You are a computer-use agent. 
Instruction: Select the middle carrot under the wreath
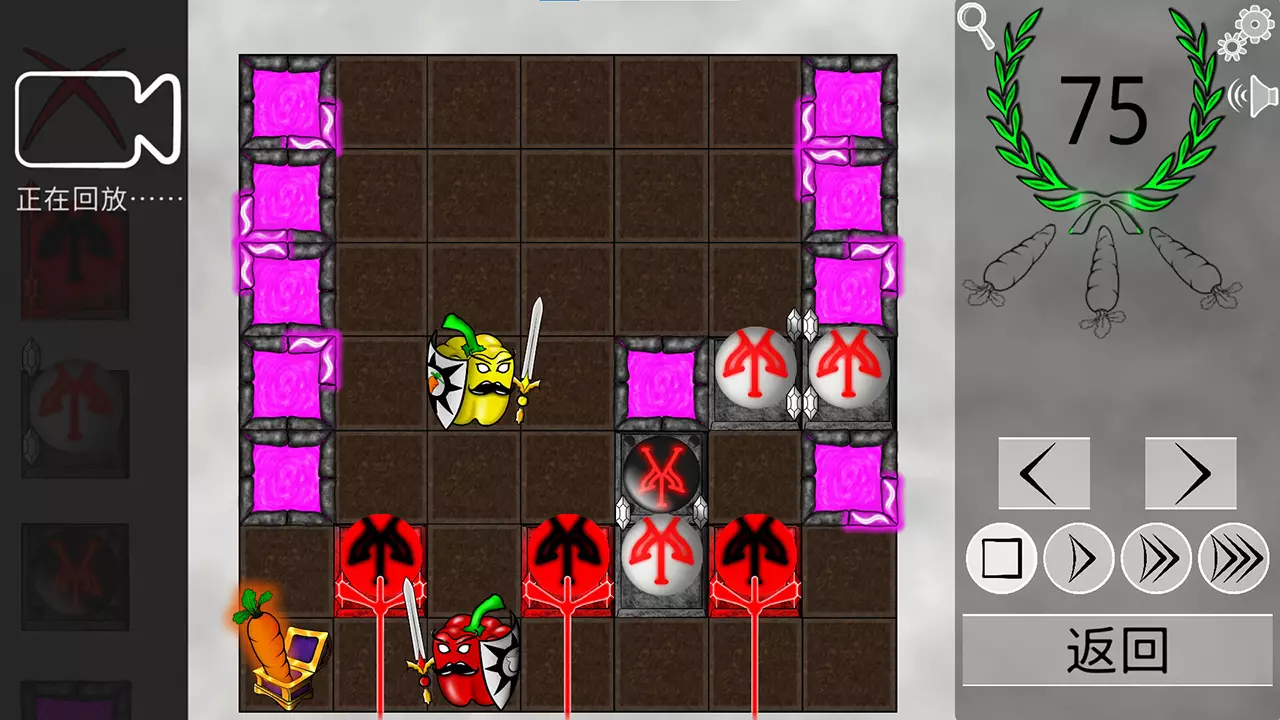point(1105,270)
